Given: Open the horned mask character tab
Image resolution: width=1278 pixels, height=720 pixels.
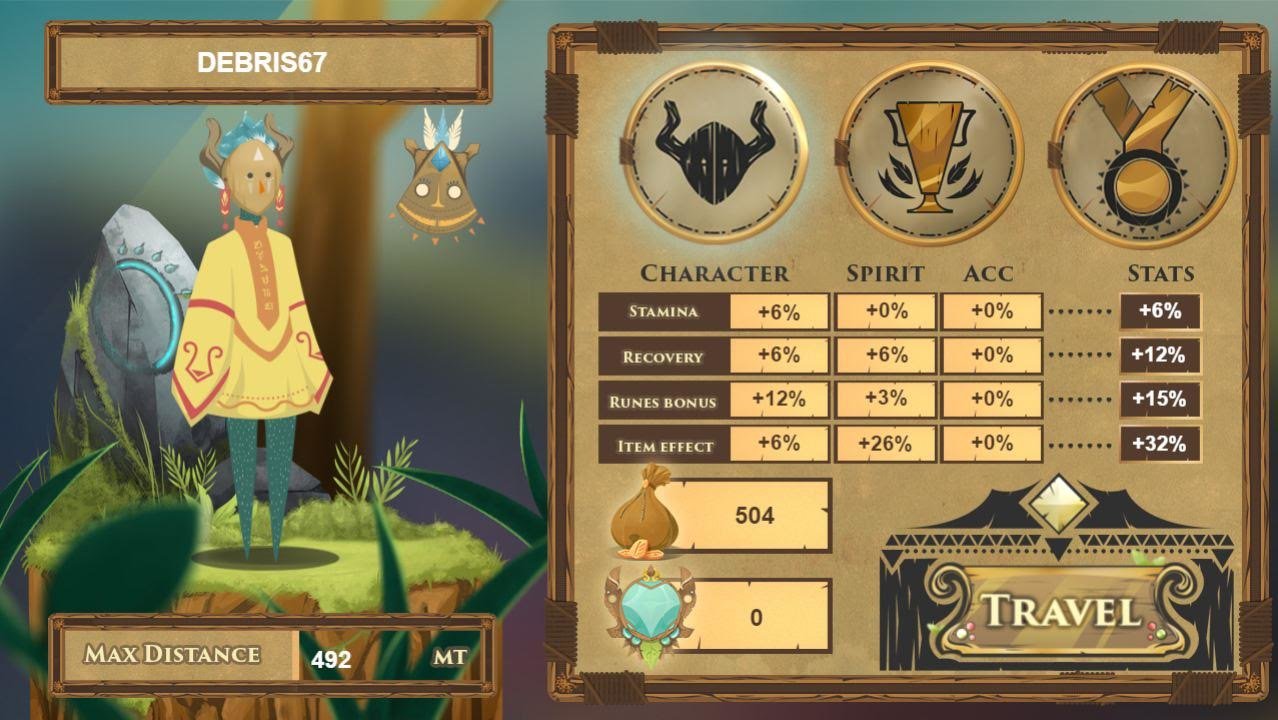Looking at the screenshot, I should [715, 152].
